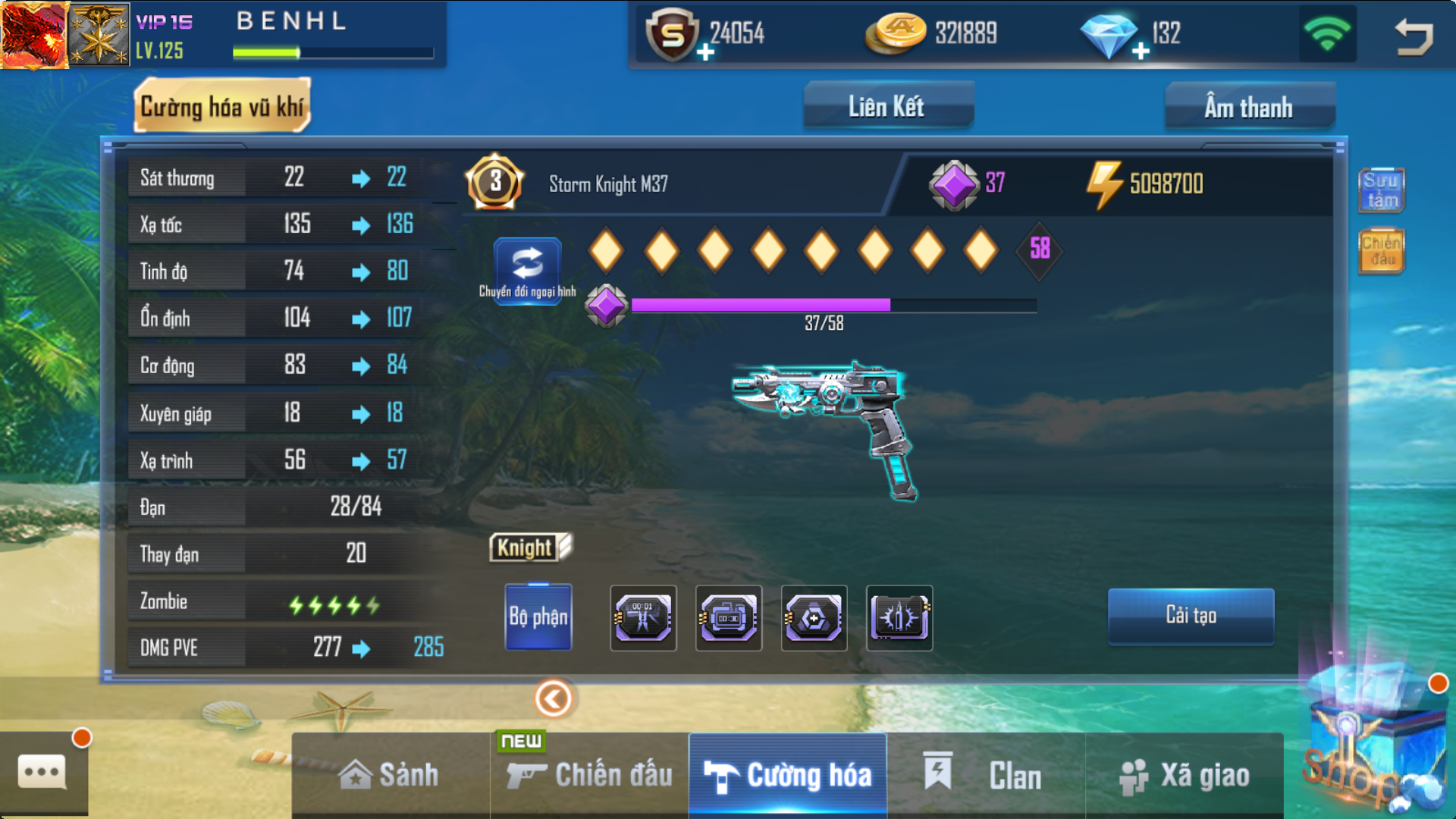Open the player avatar profile
This screenshot has height=819, width=1456.
(34, 35)
